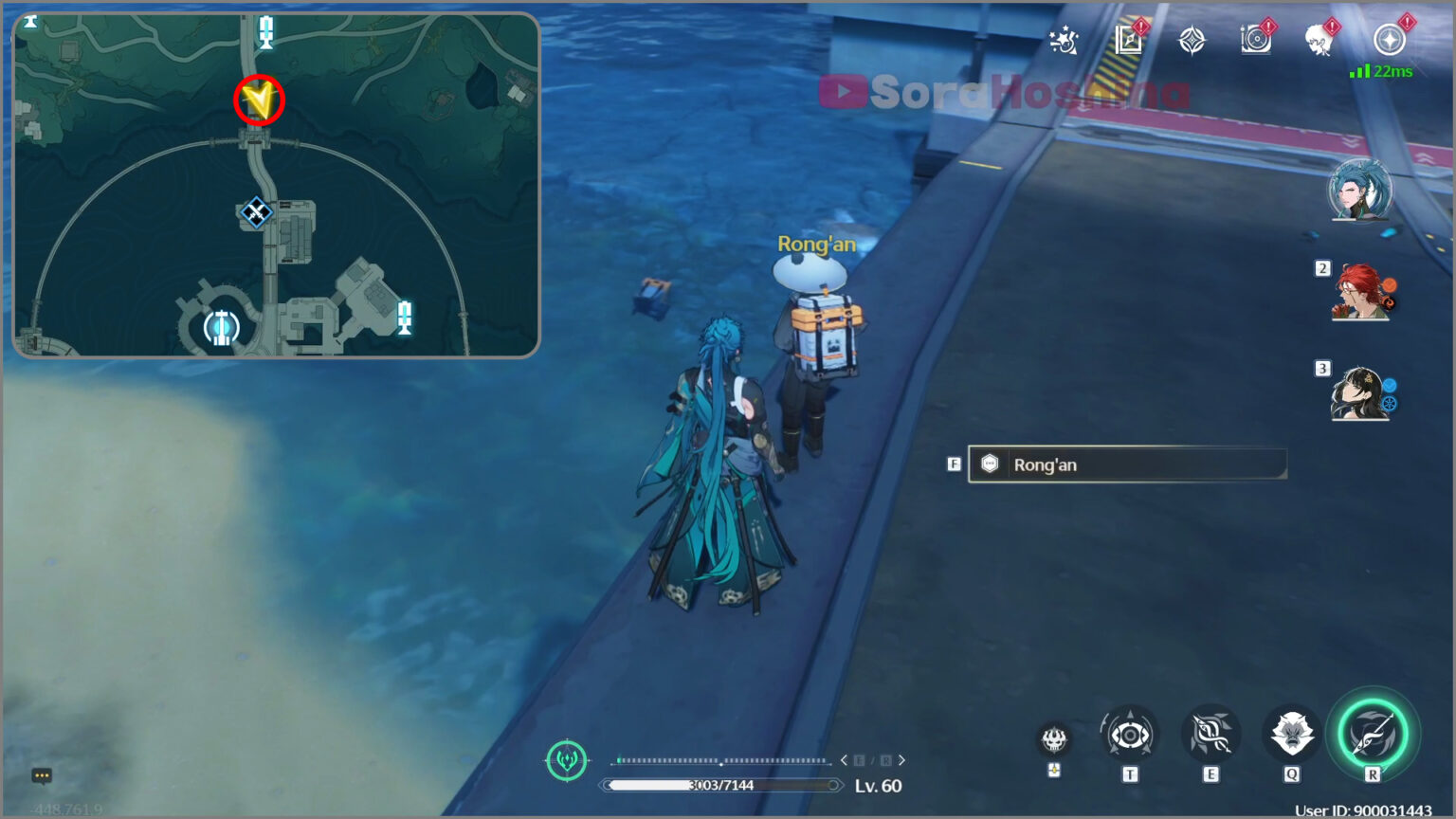Click the crosshair waypoint marker on minimap
This screenshot has height=819, width=1456.
click(256, 213)
